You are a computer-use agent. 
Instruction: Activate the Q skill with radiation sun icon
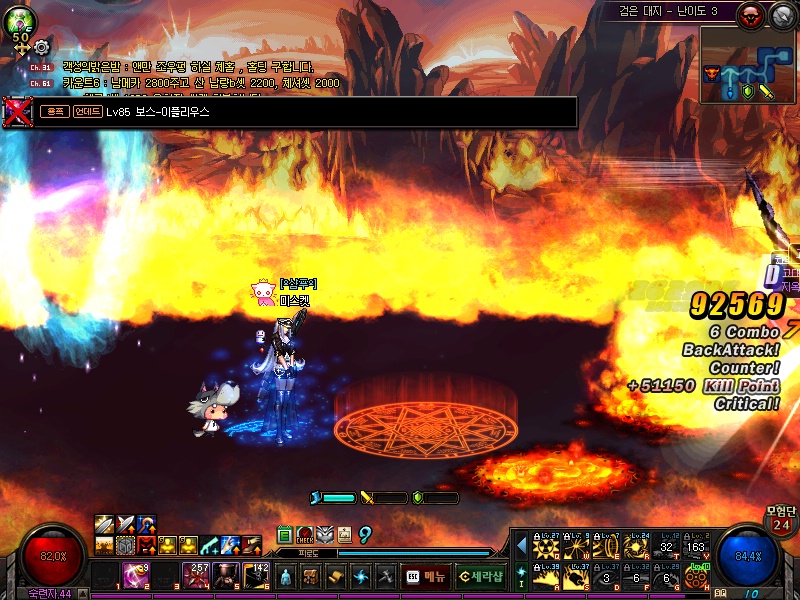click(545, 547)
